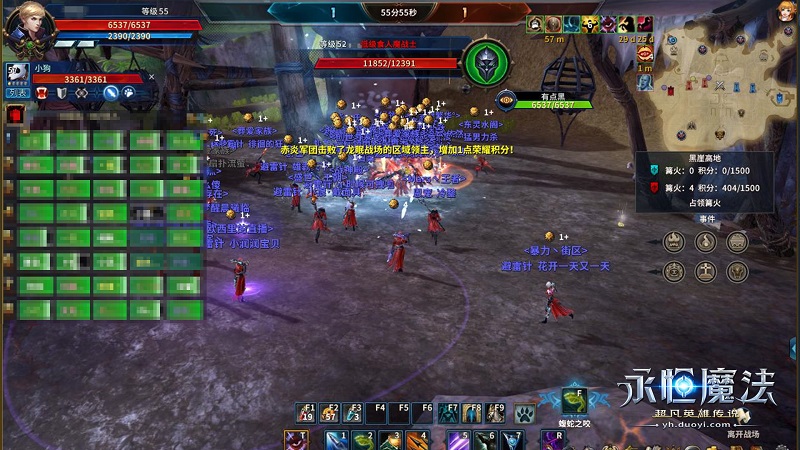The width and height of the screenshot is (800, 450).
Task: Activate the F7 hotbar skill
Action: pos(449,412)
